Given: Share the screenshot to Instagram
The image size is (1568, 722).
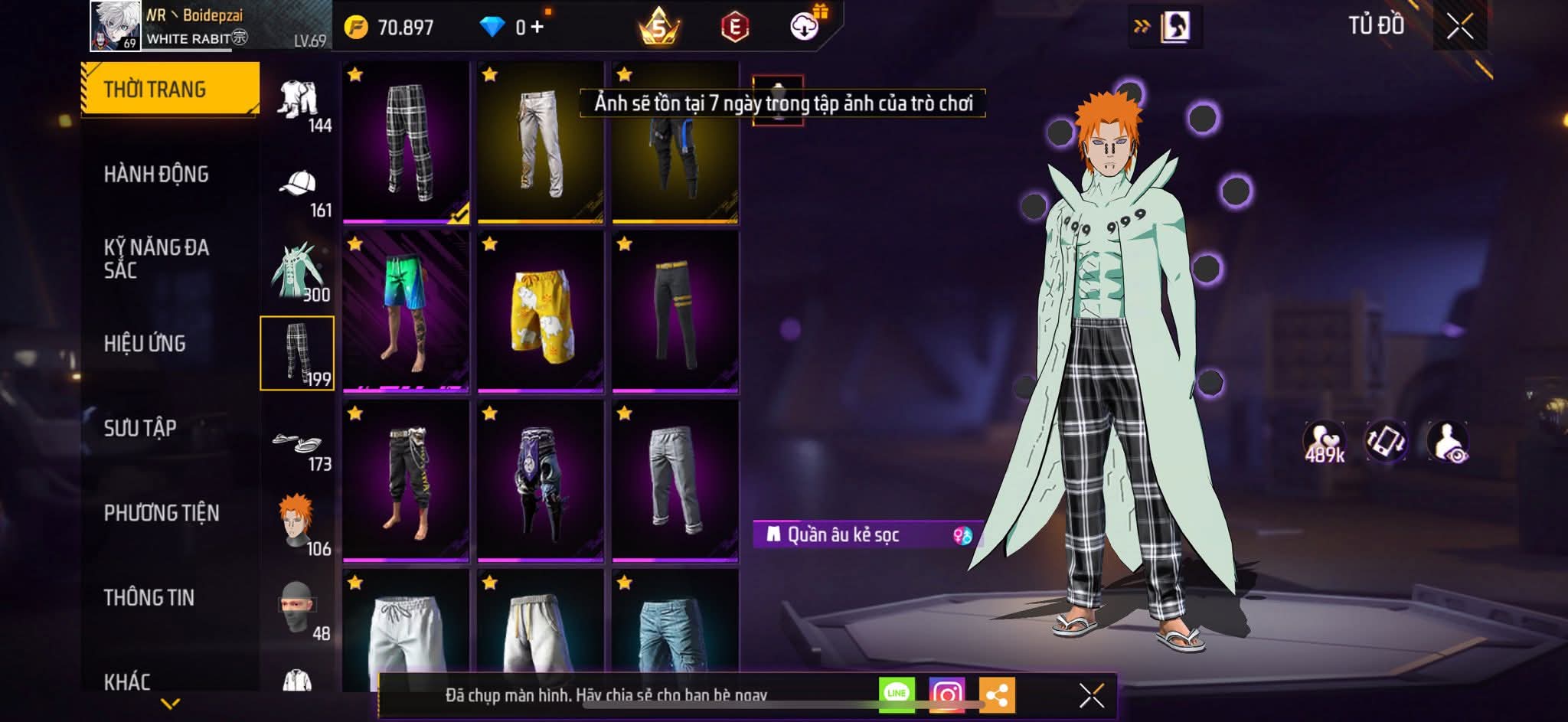Looking at the screenshot, I should pyautogui.click(x=946, y=694).
